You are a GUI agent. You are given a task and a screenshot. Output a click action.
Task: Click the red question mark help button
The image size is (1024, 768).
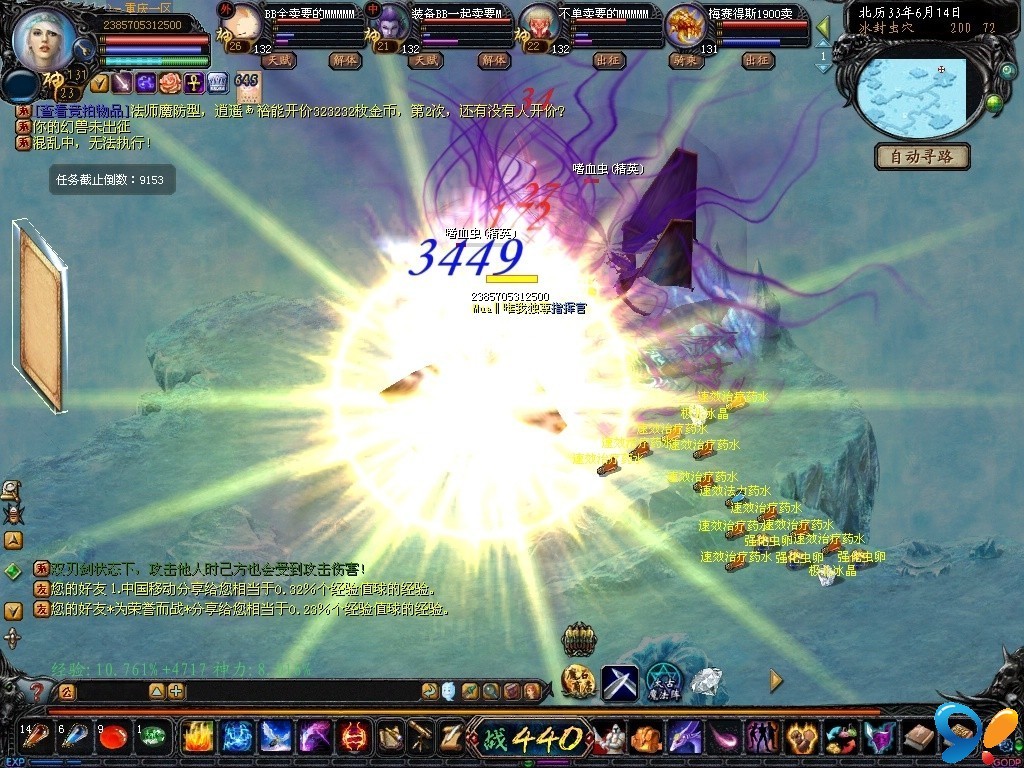click(36, 691)
